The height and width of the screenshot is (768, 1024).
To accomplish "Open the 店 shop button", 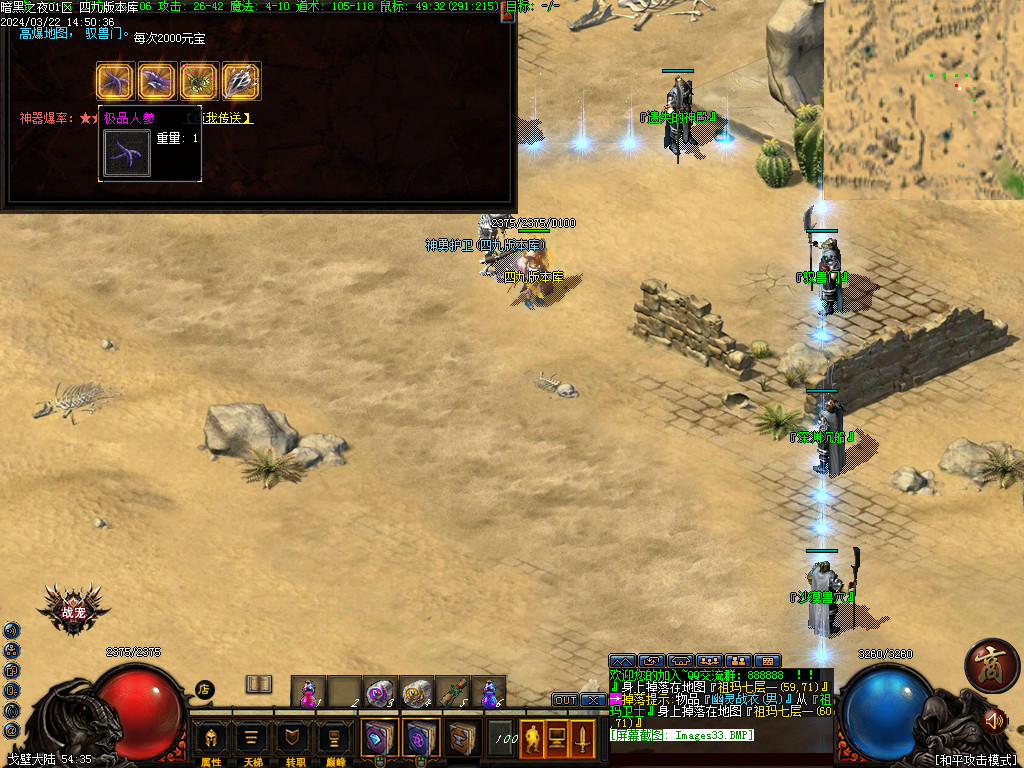I will point(204,689).
